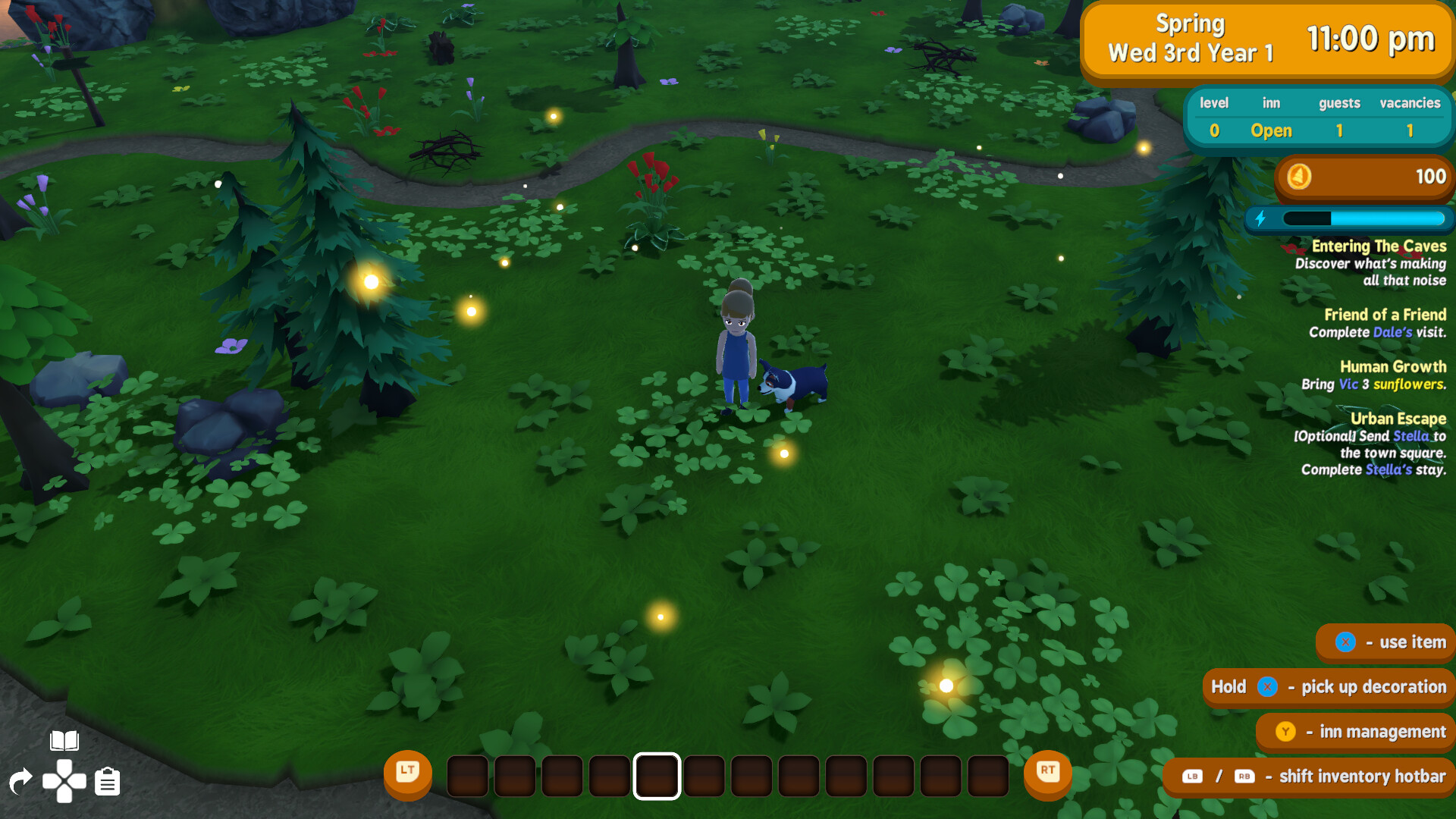Click the X use item button prompt
This screenshot has height=819, width=1456.
pyautogui.click(x=1346, y=642)
